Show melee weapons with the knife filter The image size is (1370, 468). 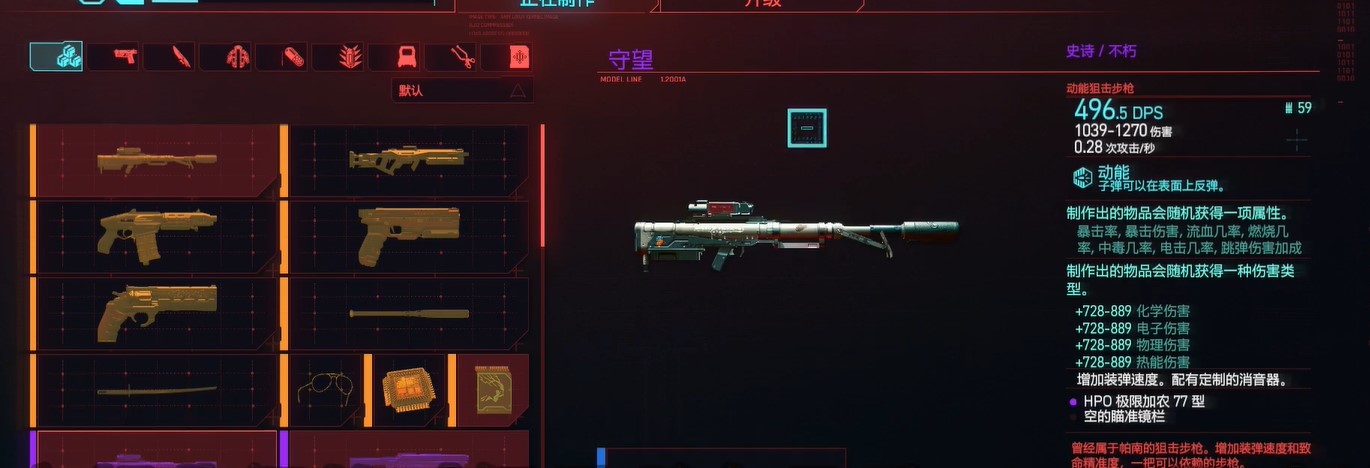coord(180,57)
